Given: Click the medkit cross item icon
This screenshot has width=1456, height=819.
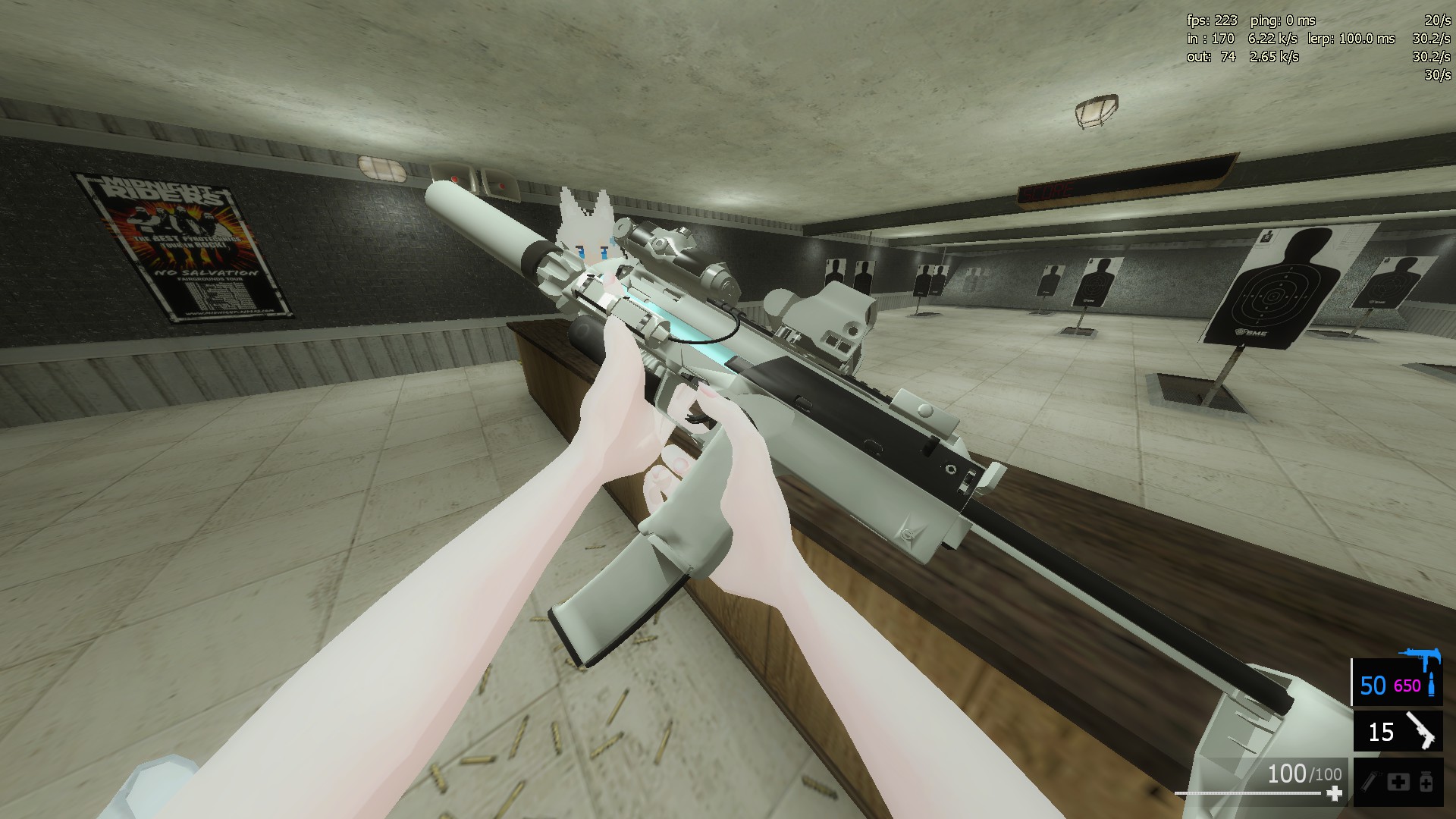Looking at the screenshot, I should (1399, 783).
